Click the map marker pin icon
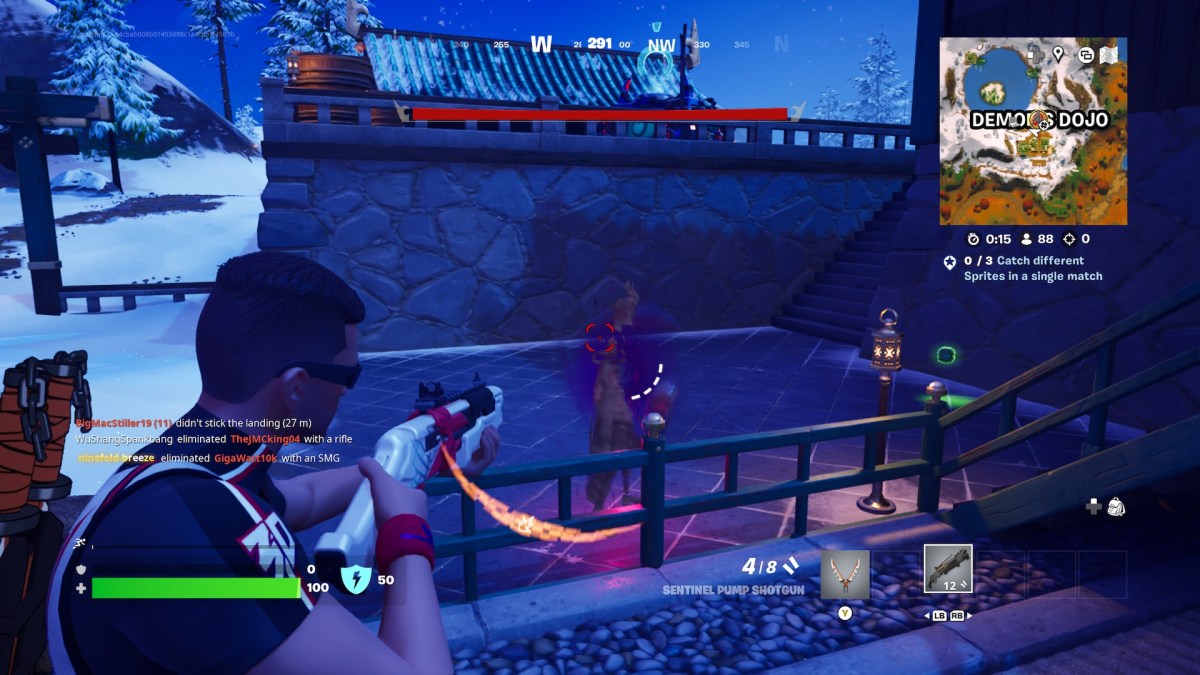1200x675 pixels. click(1058, 53)
